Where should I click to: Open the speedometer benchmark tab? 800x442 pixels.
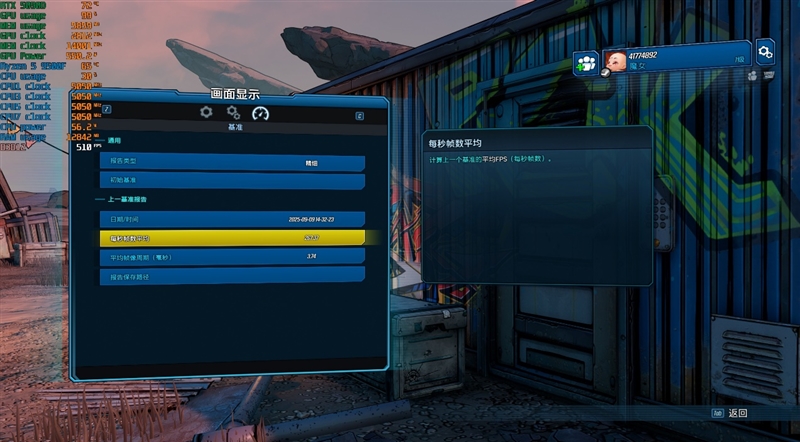tap(261, 113)
